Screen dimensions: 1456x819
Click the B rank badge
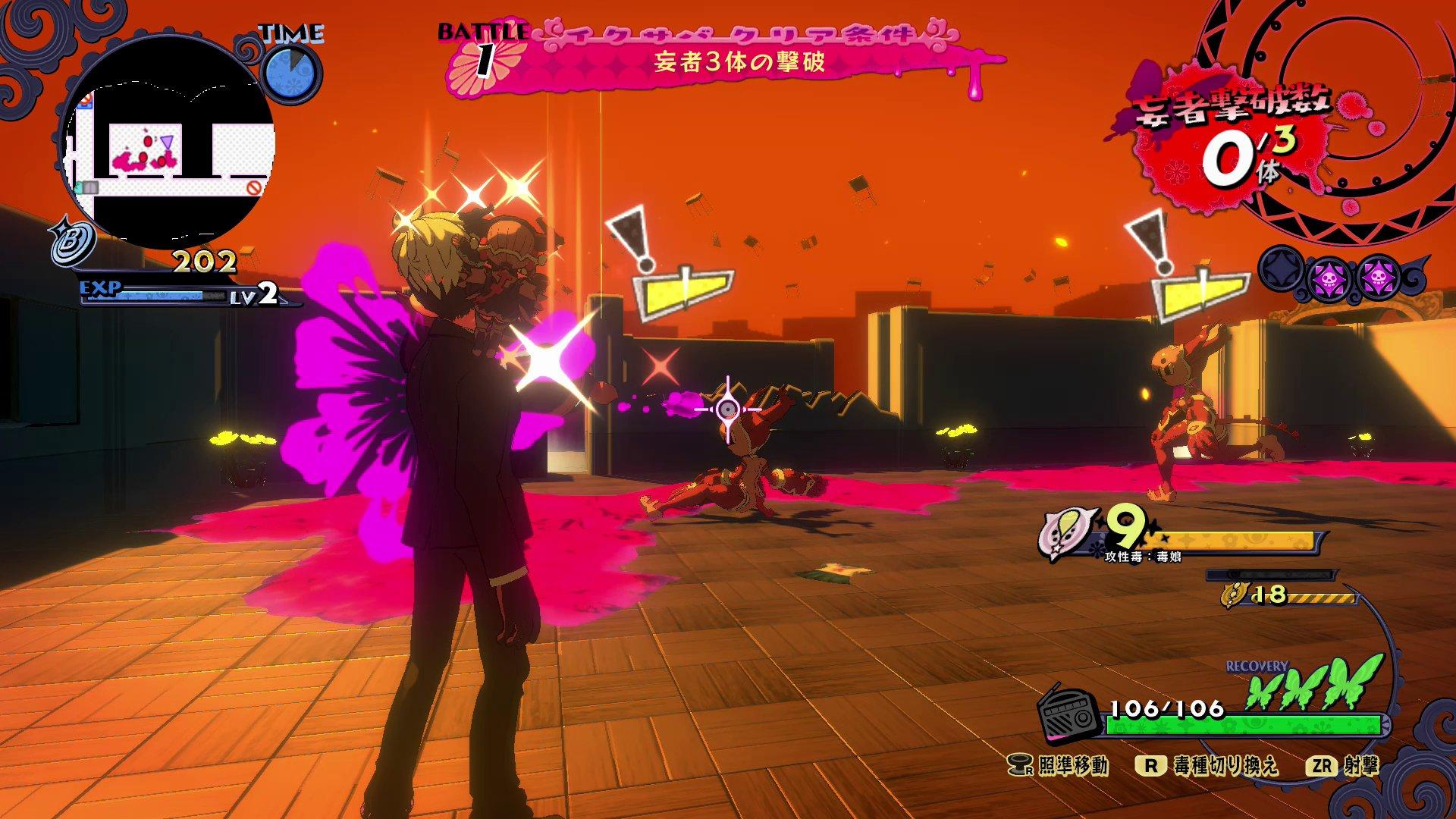point(72,243)
